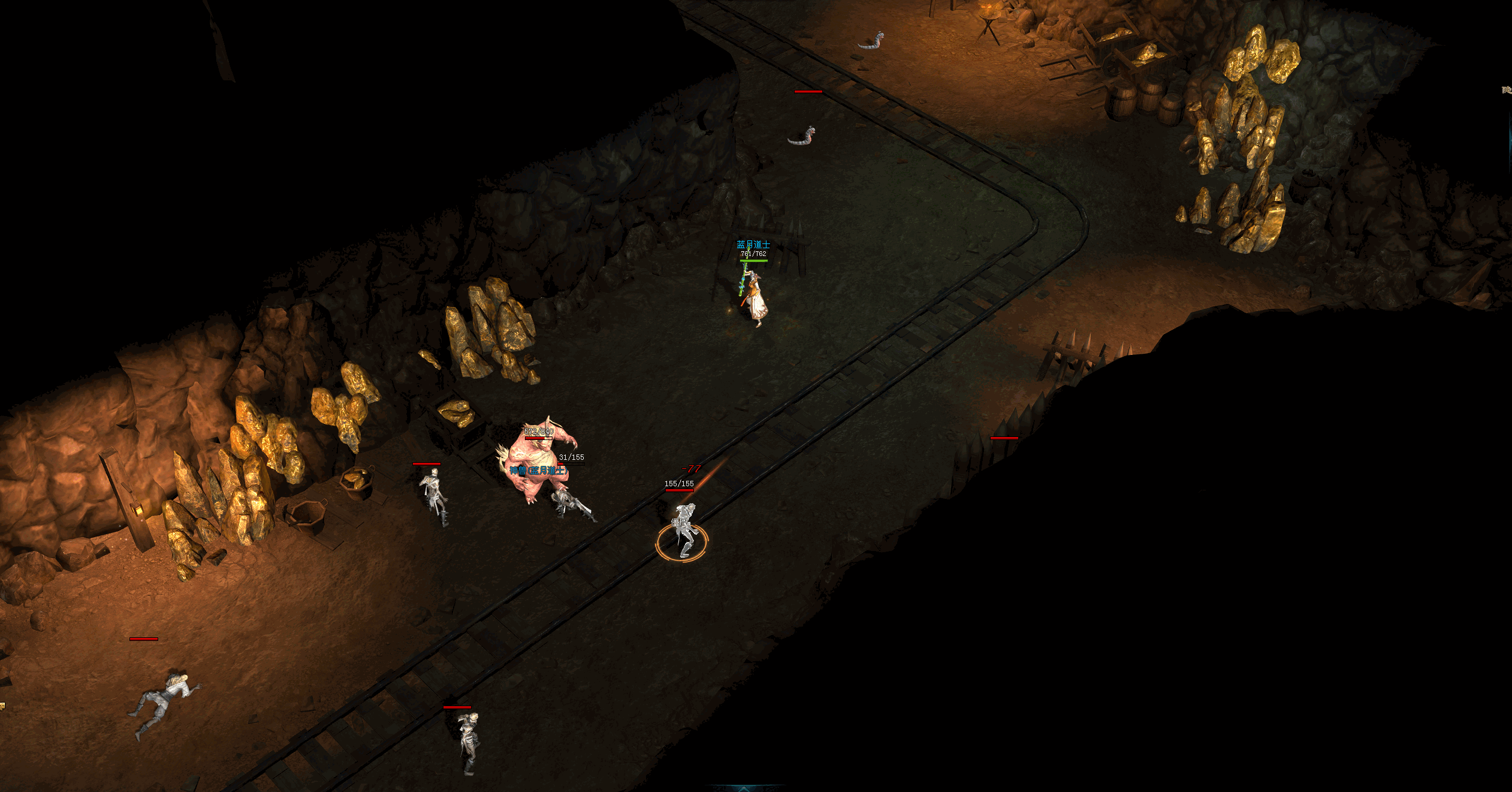Expand the collapsed bottom bar with the arrow

coord(744,788)
